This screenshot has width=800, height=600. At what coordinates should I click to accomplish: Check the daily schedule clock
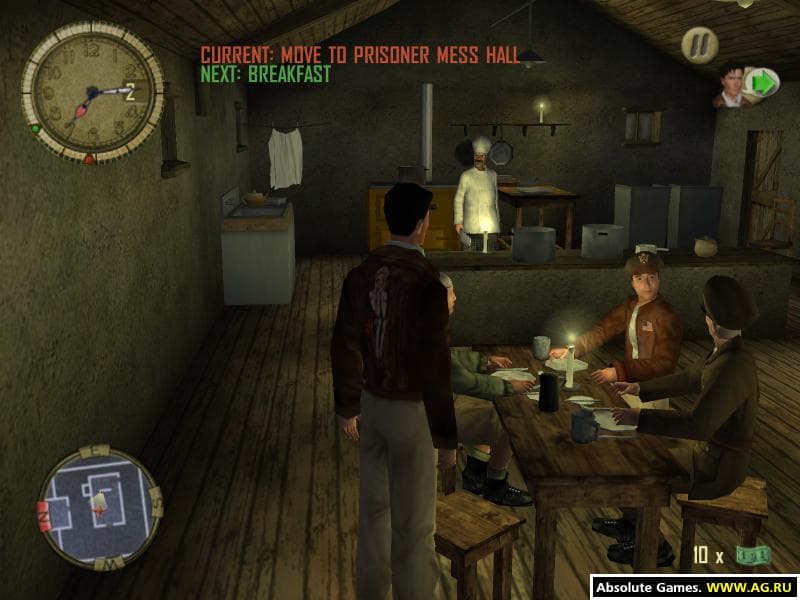pyautogui.click(x=91, y=91)
